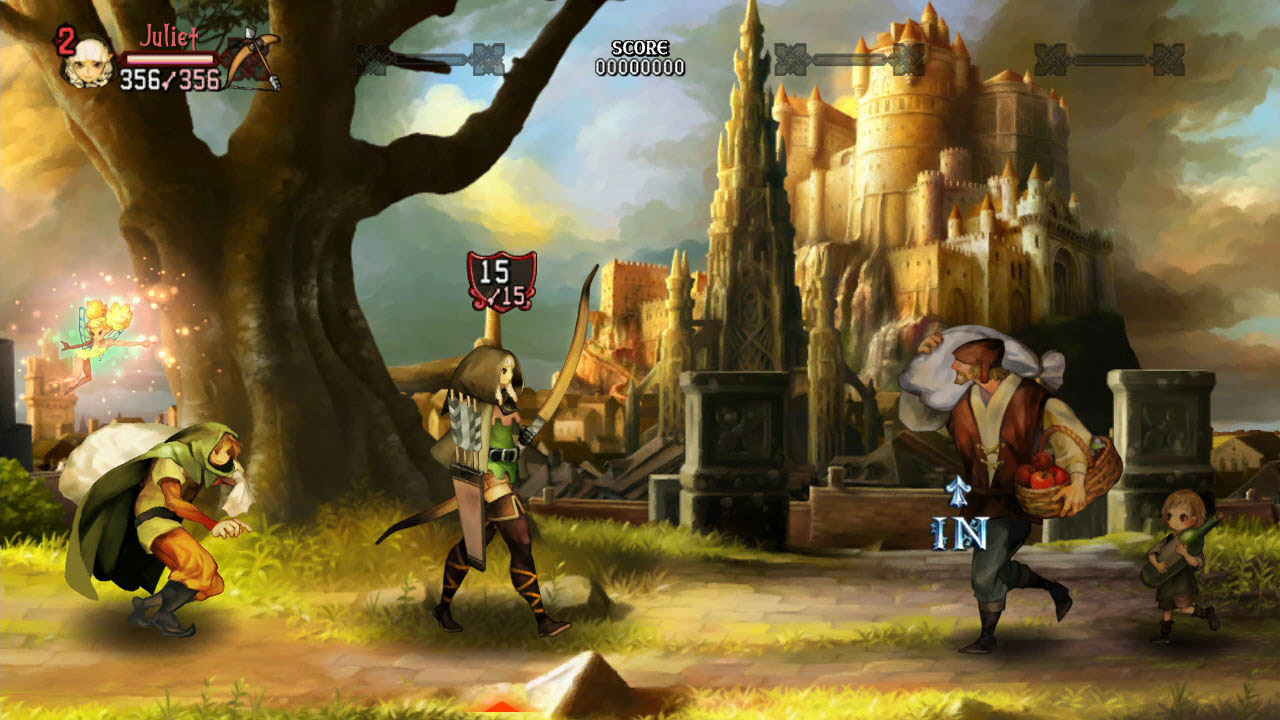Click Juliet's character portrait icon
The image size is (1280, 720).
tap(91, 62)
